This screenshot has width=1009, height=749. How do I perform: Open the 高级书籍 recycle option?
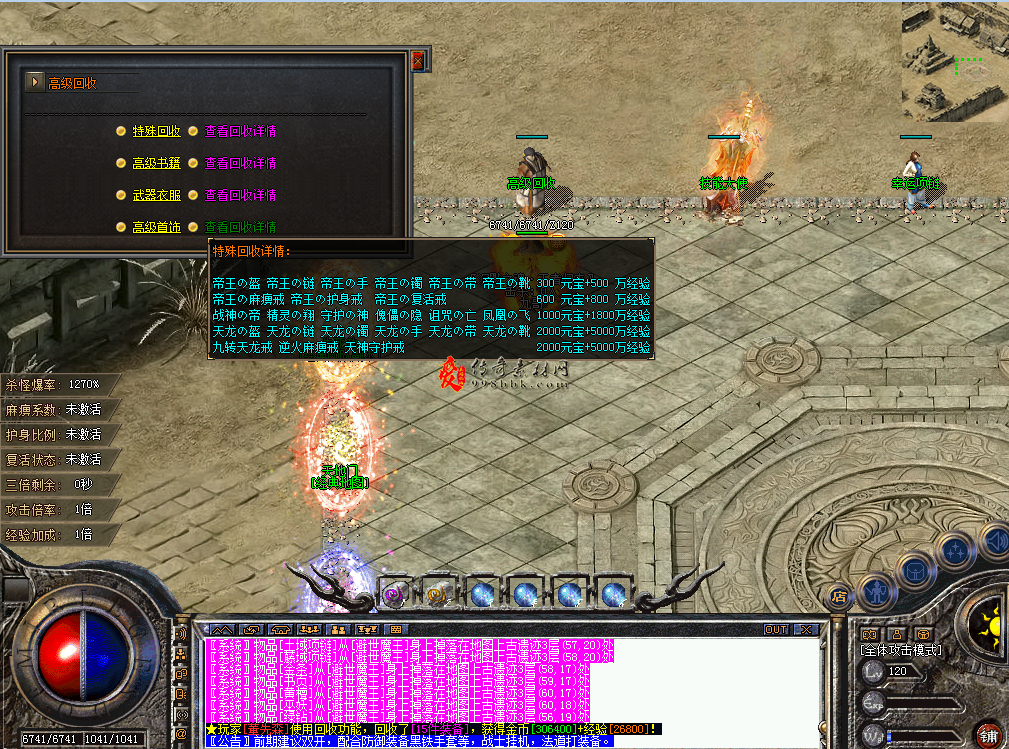pos(156,163)
